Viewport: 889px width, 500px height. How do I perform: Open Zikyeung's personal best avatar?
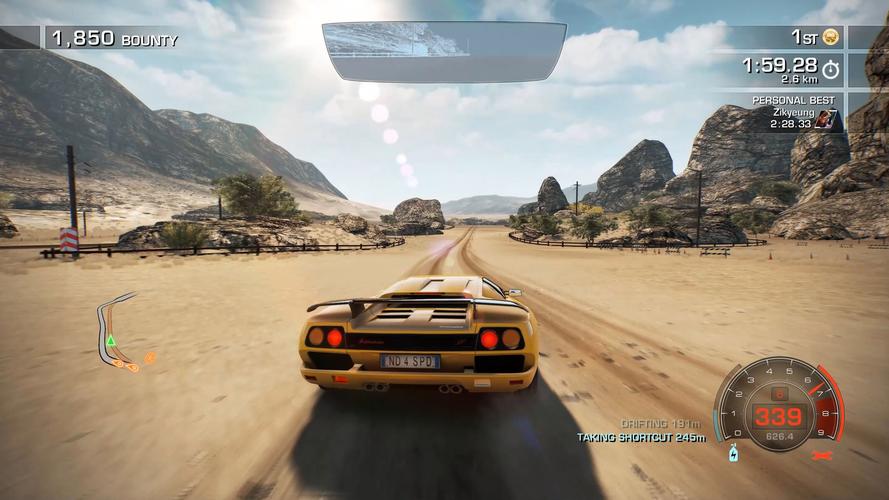826,120
